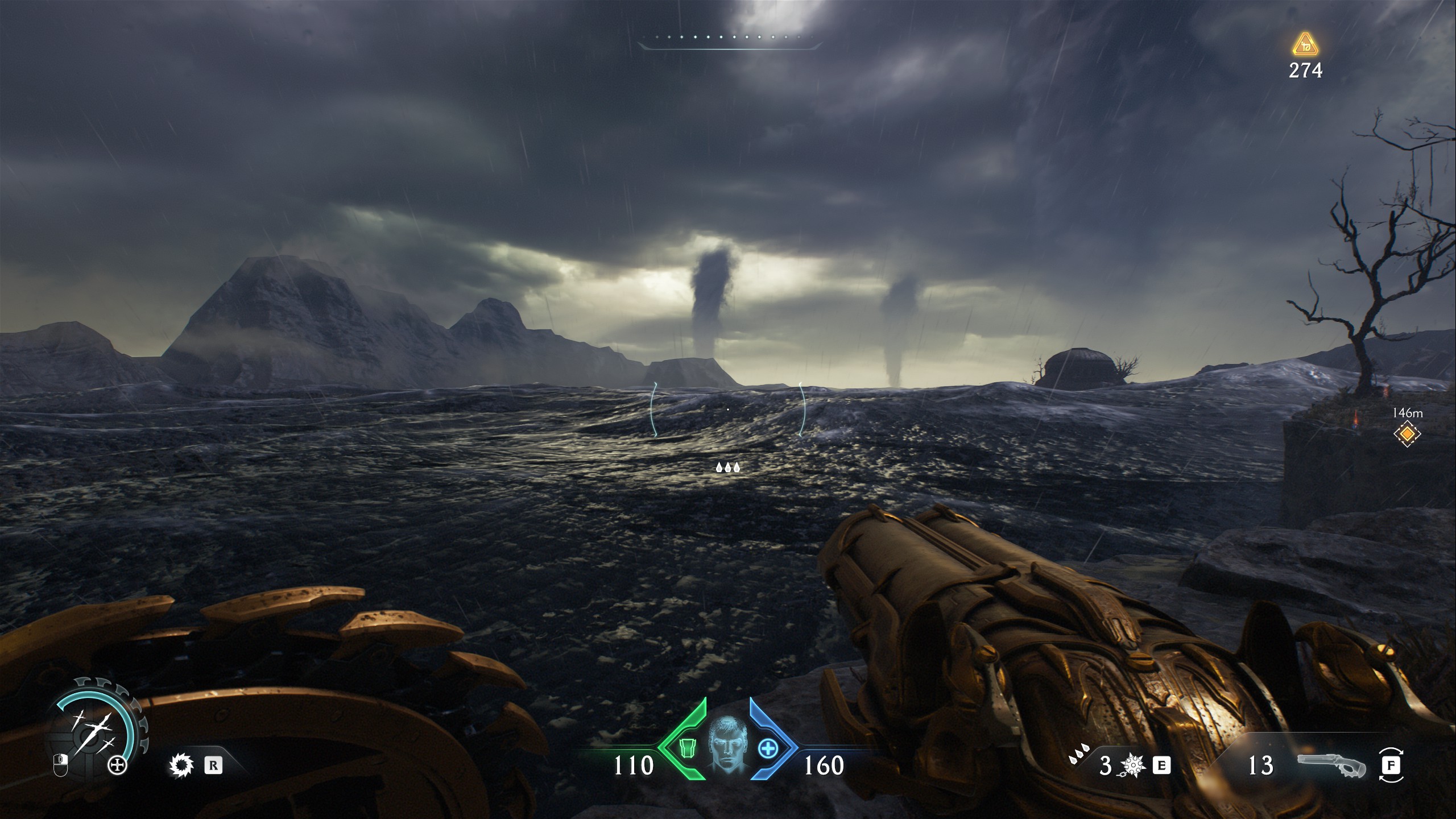
Task: Click the saw blade ability icon
Action: coord(181,766)
